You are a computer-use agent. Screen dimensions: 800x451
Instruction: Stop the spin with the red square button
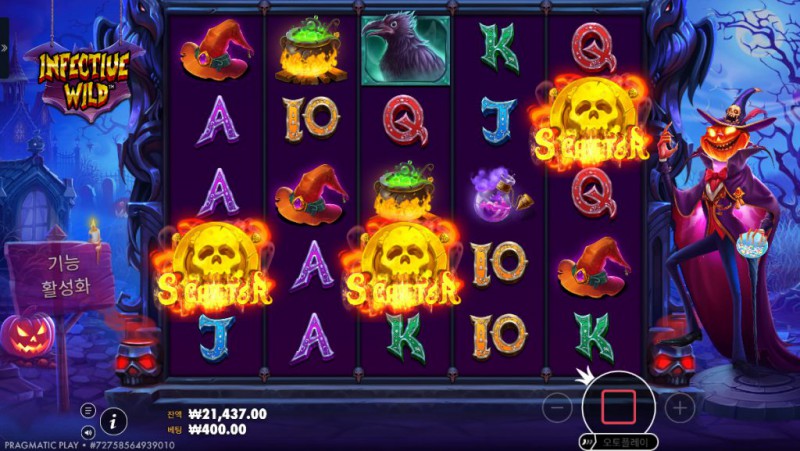coord(618,407)
